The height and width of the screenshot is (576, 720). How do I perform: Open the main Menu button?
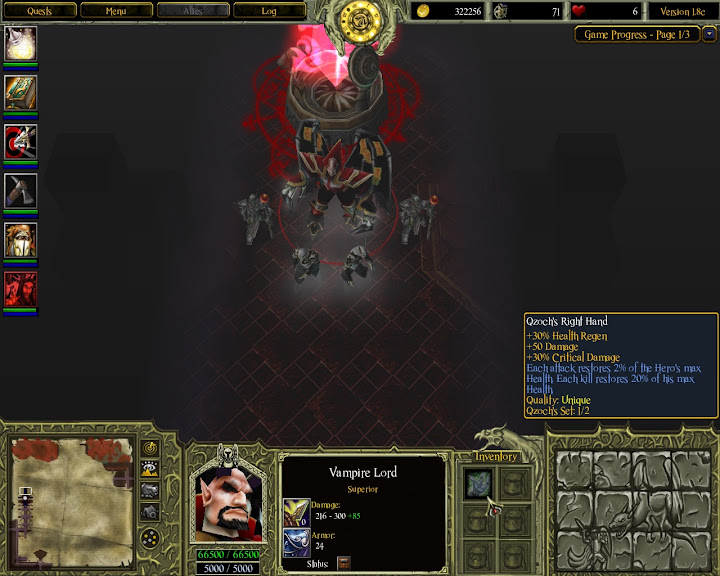point(116,11)
